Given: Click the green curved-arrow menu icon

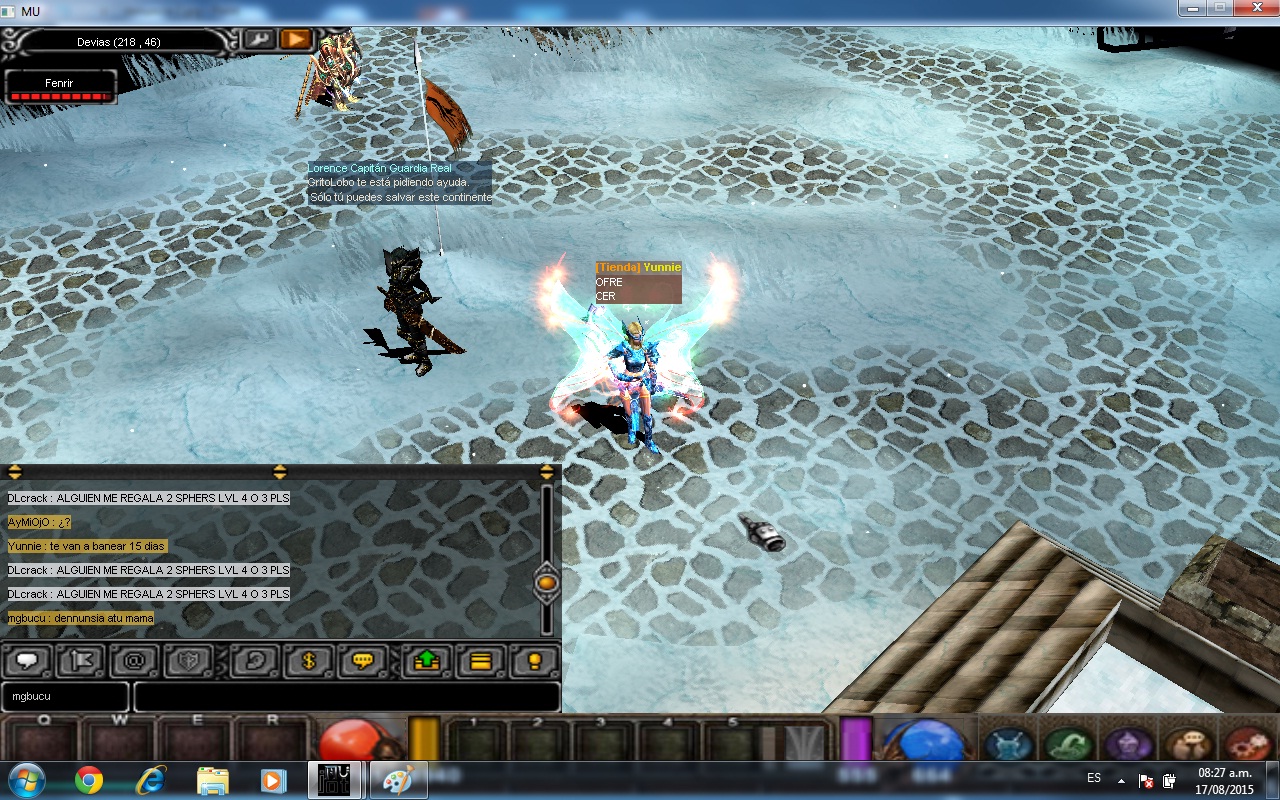Looking at the screenshot, I should click(x=1068, y=745).
